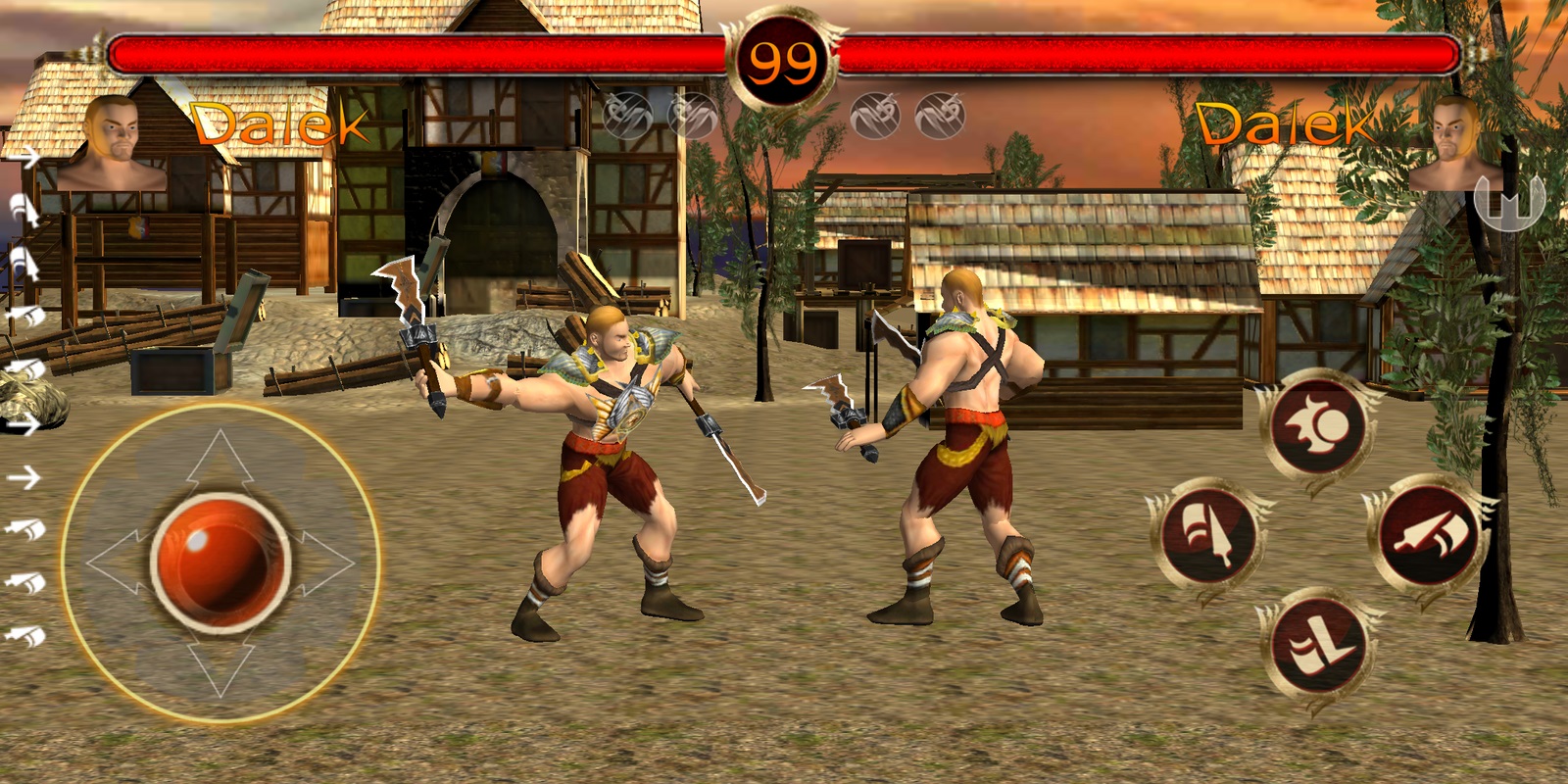The height and width of the screenshot is (784, 1568).
Task: Tap the joystick's down arrow
Action: (x=220, y=668)
